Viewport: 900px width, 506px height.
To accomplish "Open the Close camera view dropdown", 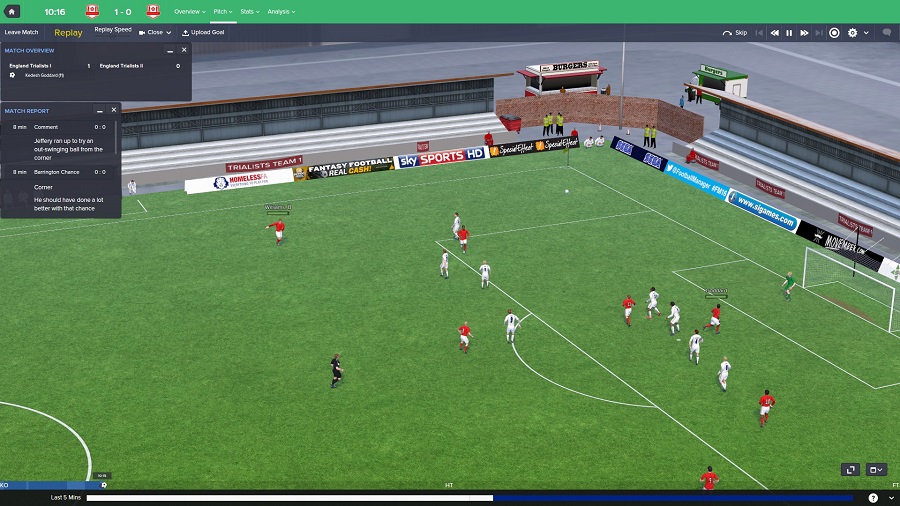I will pyautogui.click(x=155, y=32).
